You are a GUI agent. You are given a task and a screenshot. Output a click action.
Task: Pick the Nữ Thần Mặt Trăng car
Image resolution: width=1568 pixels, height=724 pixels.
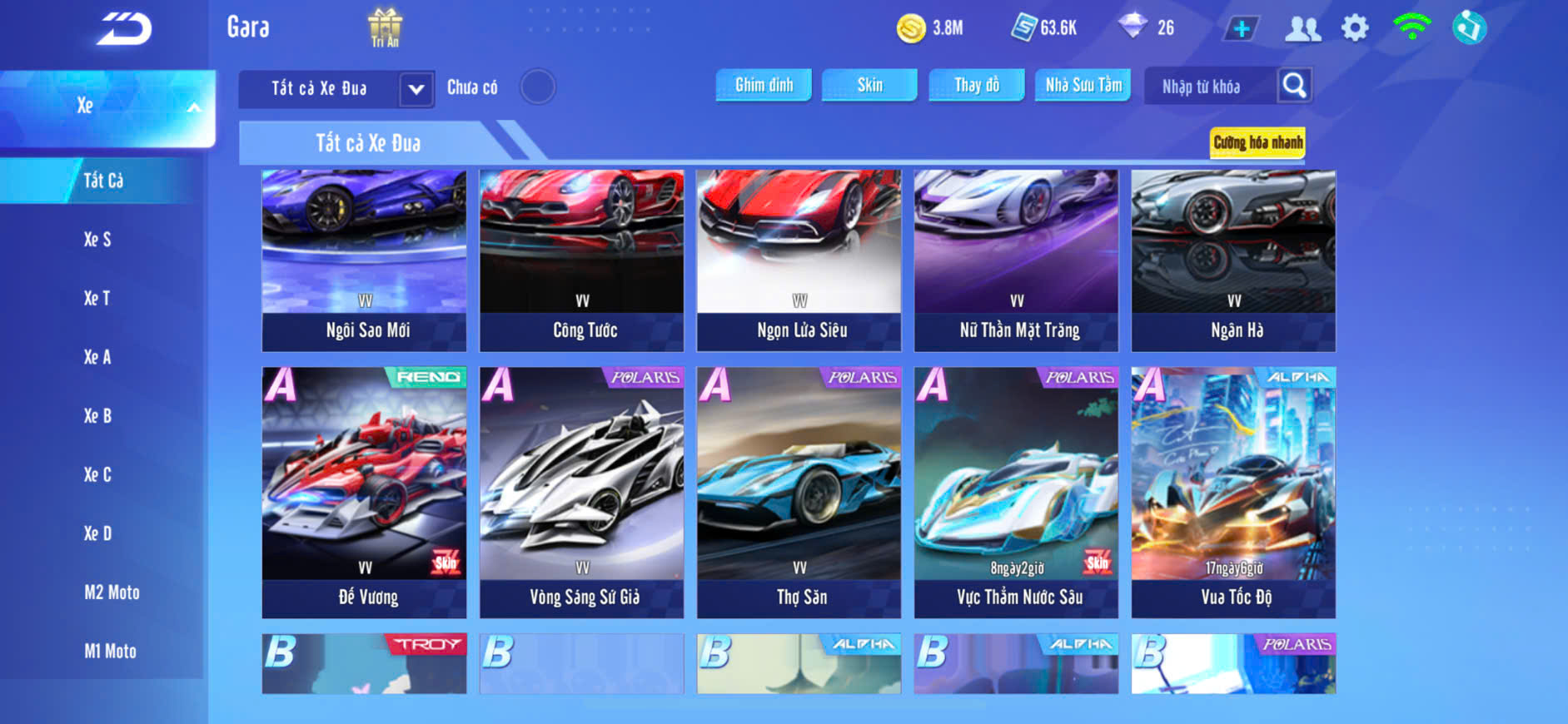tap(1016, 260)
